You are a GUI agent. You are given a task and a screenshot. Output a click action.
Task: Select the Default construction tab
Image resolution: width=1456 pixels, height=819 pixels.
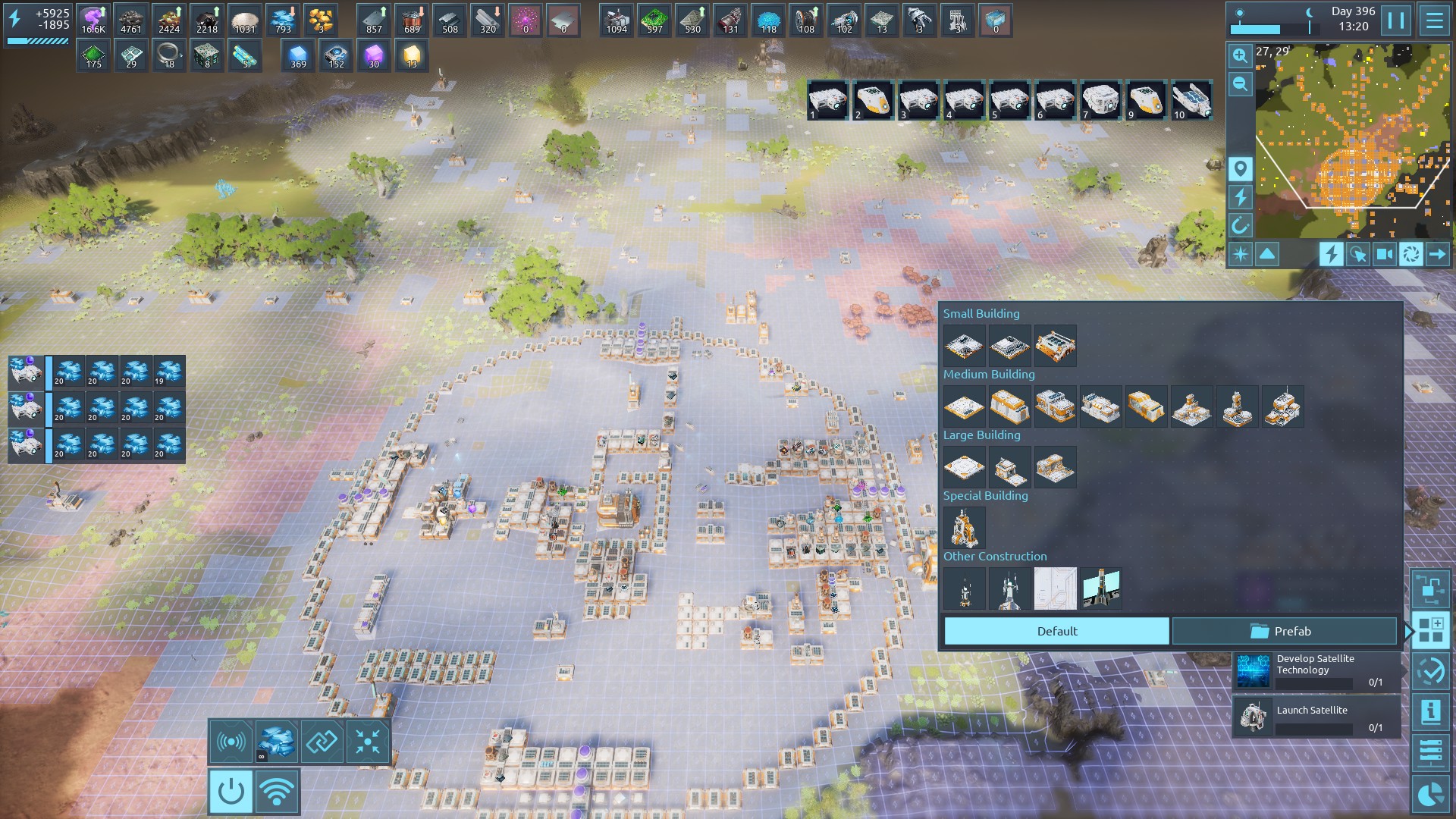pyautogui.click(x=1056, y=631)
